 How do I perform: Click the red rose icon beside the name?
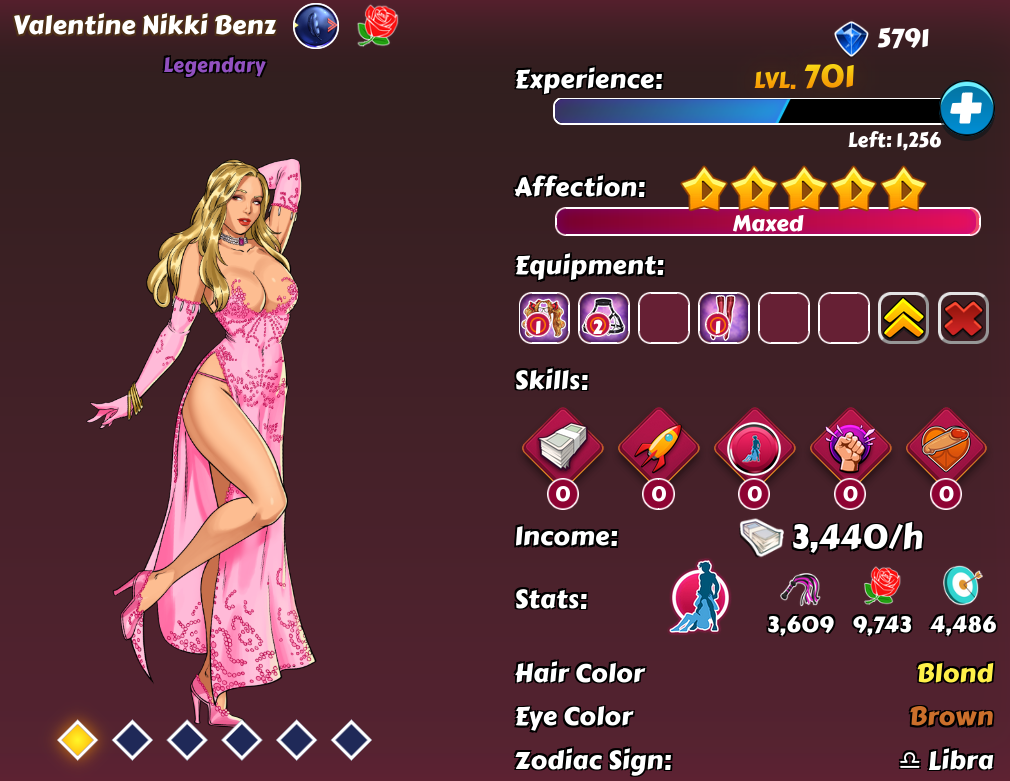(x=377, y=26)
